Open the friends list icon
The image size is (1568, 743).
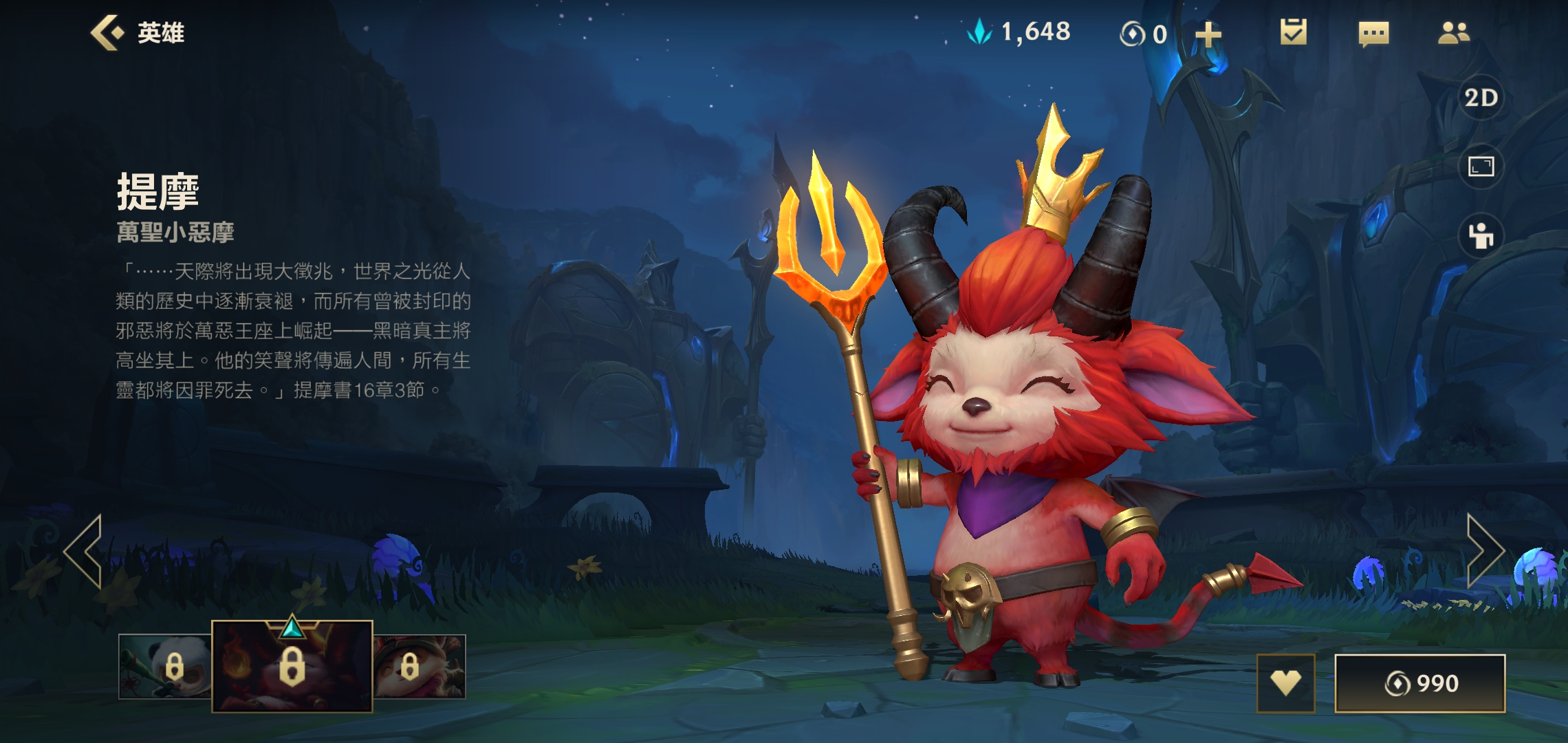click(1453, 32)
